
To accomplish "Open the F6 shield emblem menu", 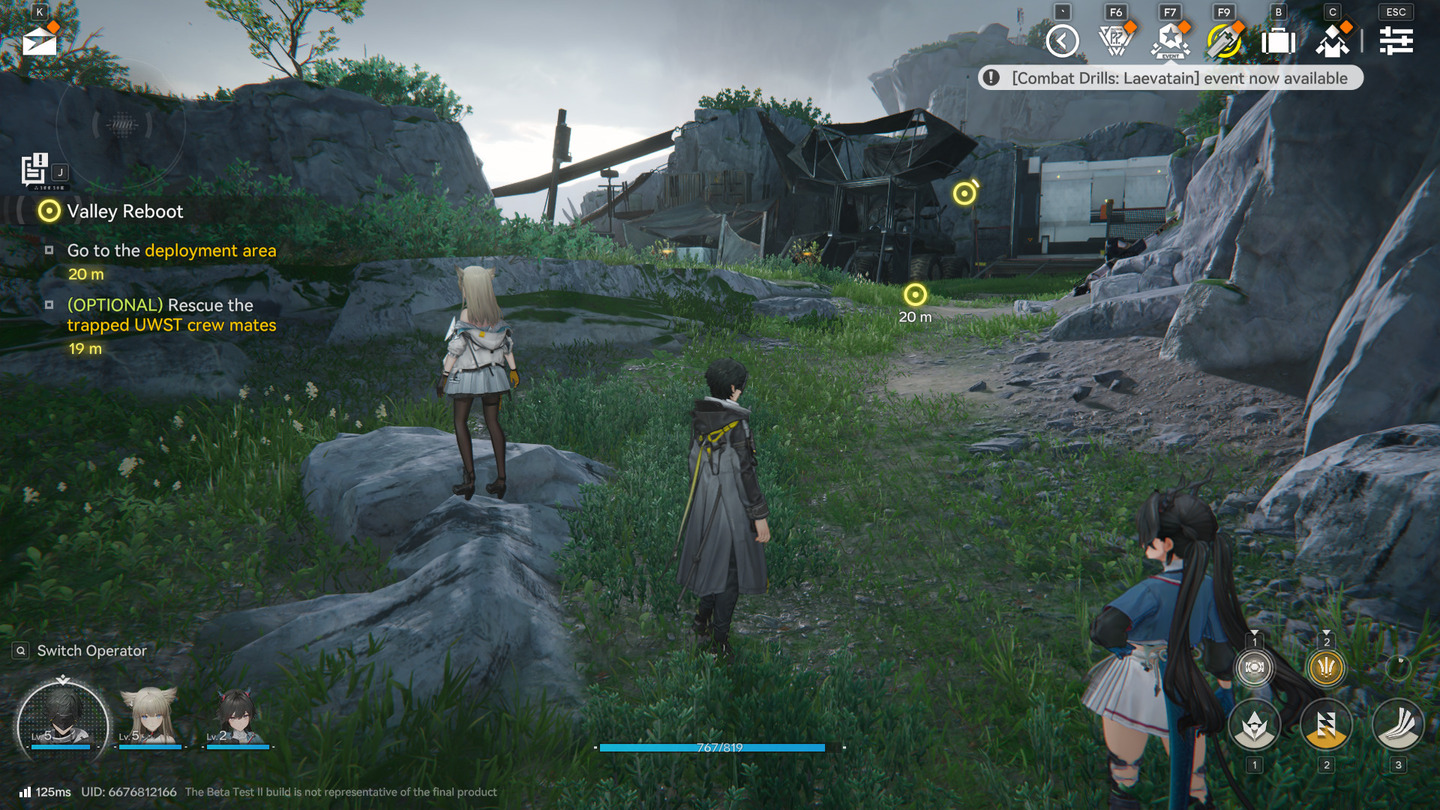I will 1115,41.
